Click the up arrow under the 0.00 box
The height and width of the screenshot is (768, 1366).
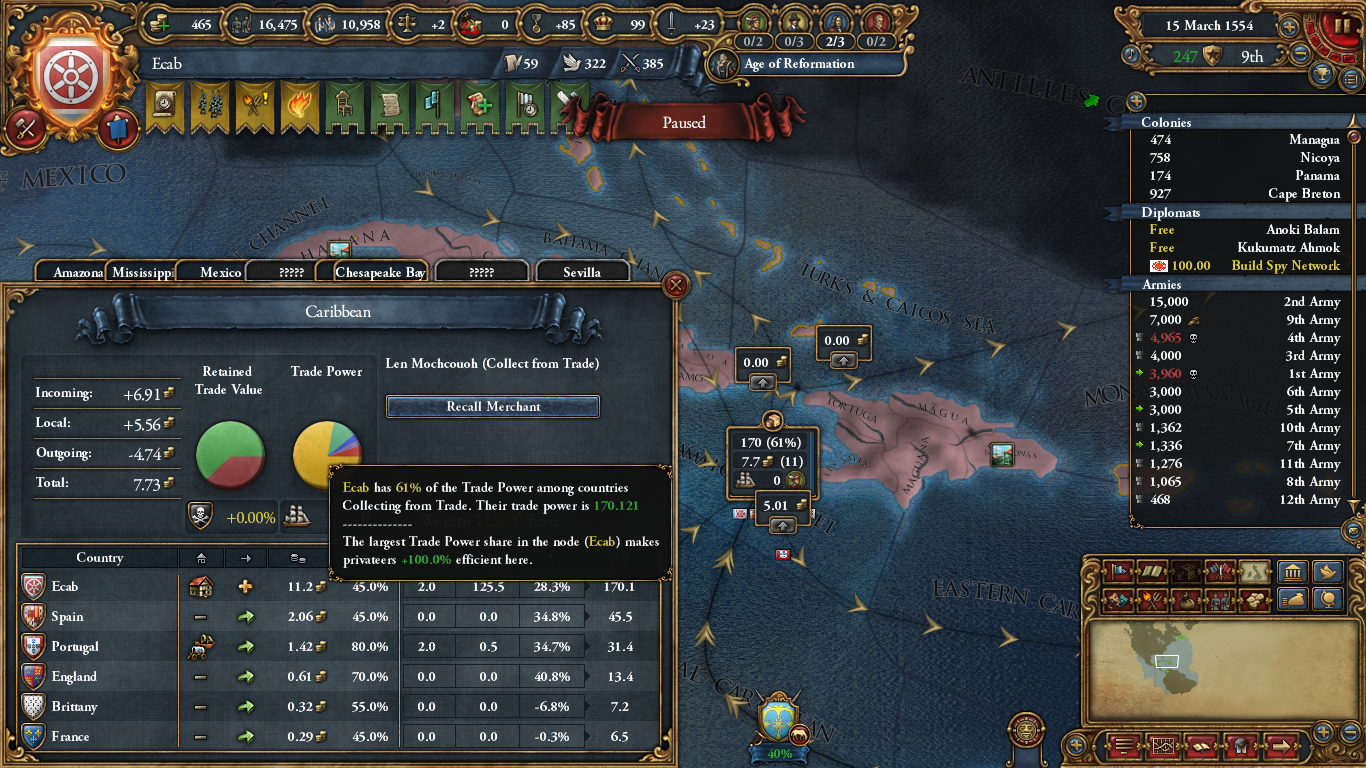click(x=764, y=382)
